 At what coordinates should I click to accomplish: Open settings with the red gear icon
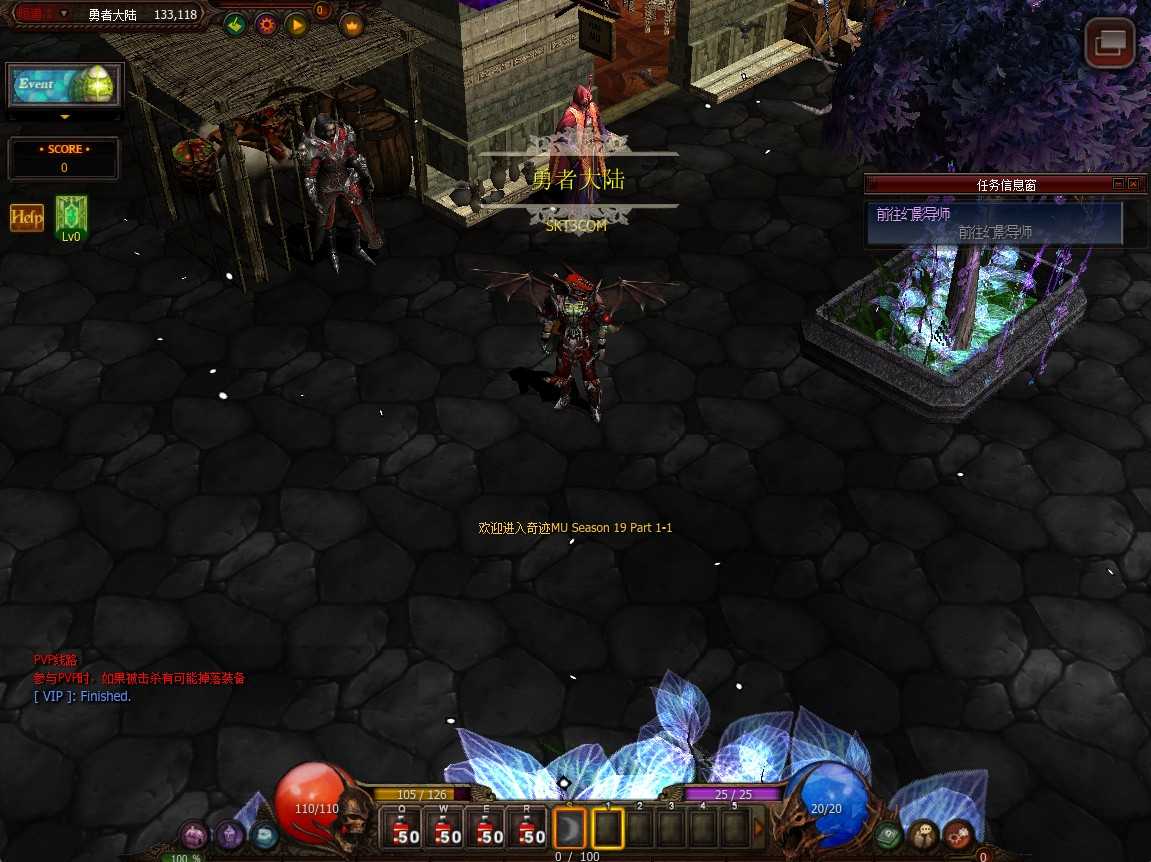266,25
